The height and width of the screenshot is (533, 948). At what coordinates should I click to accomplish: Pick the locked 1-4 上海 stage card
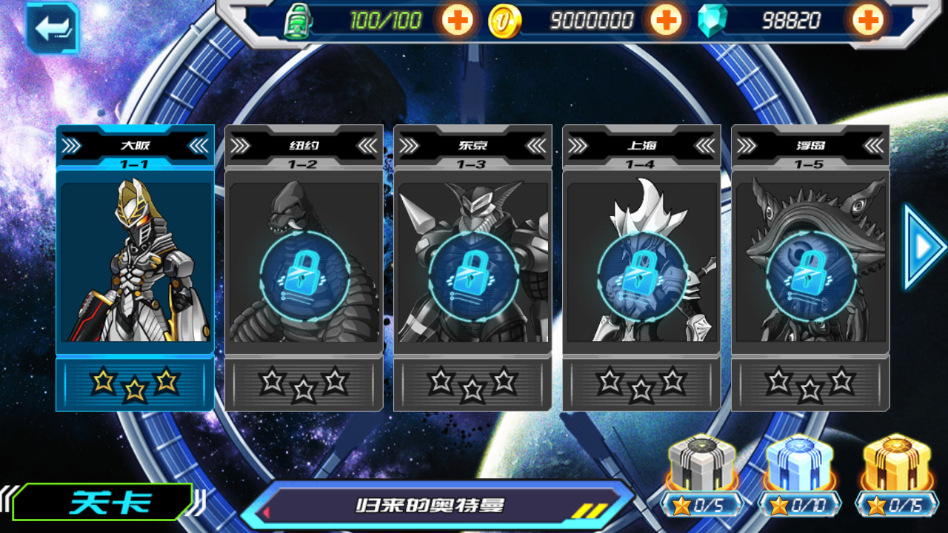point(642,267)
